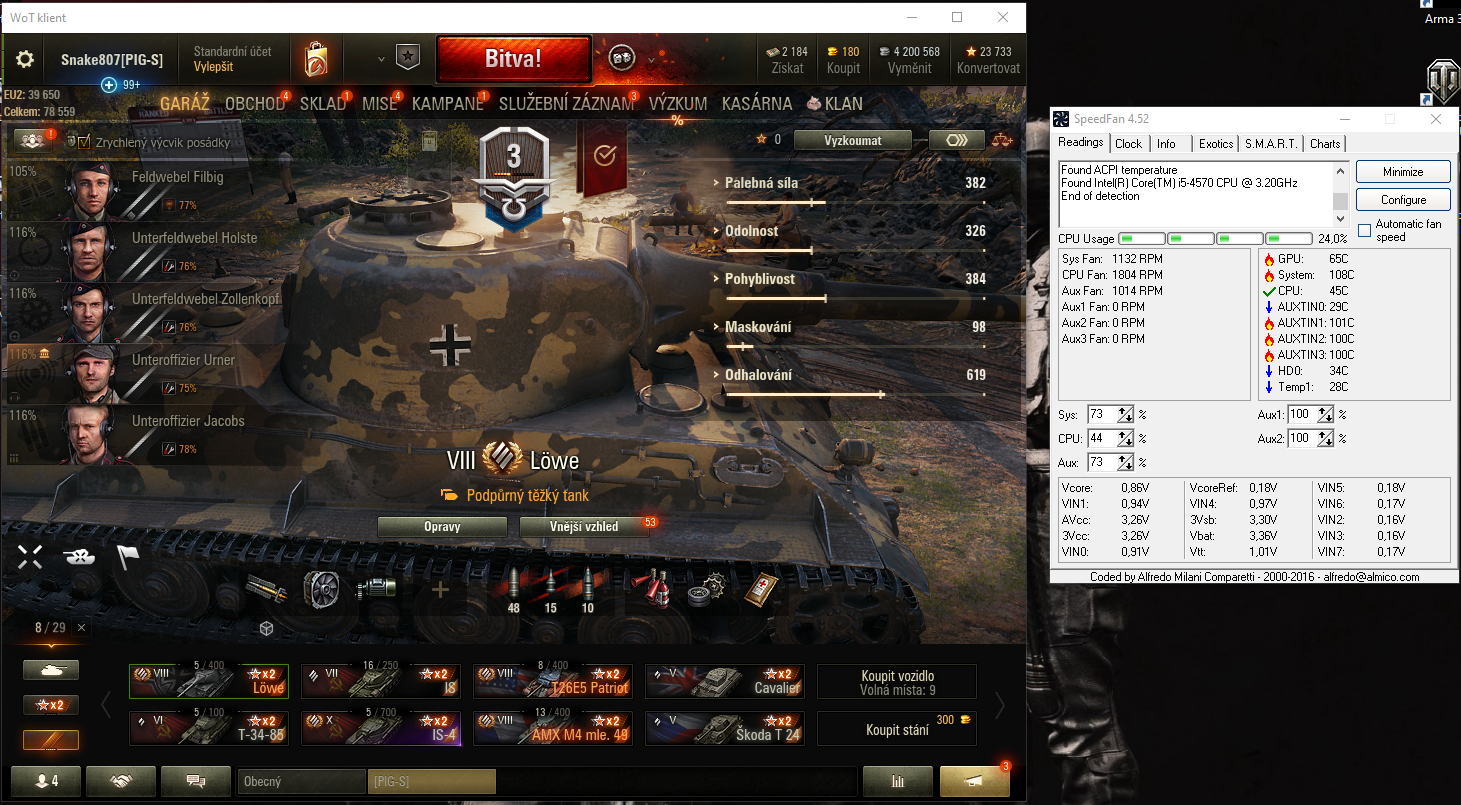This screenshot has width=1461, height=805.
Task: Open the SKLAD depot tab
Action: (322, 104)
